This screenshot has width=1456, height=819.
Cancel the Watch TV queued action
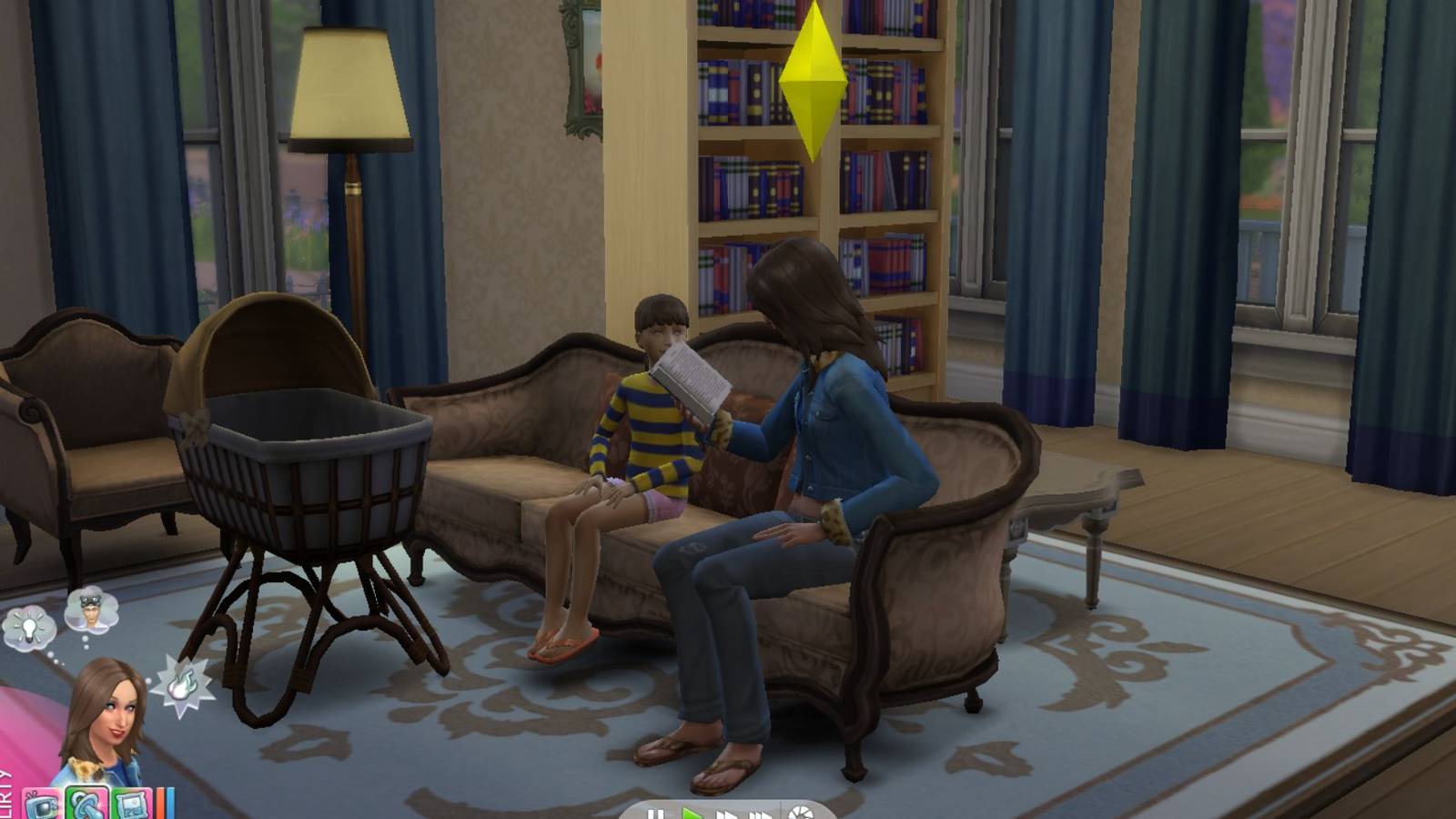pyautogui.click(x=40, y=804)
